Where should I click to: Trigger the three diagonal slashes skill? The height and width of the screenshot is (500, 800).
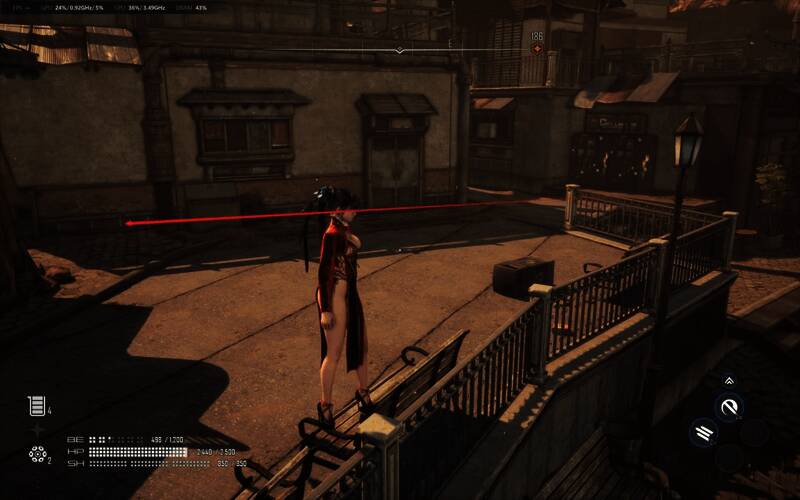704,433
